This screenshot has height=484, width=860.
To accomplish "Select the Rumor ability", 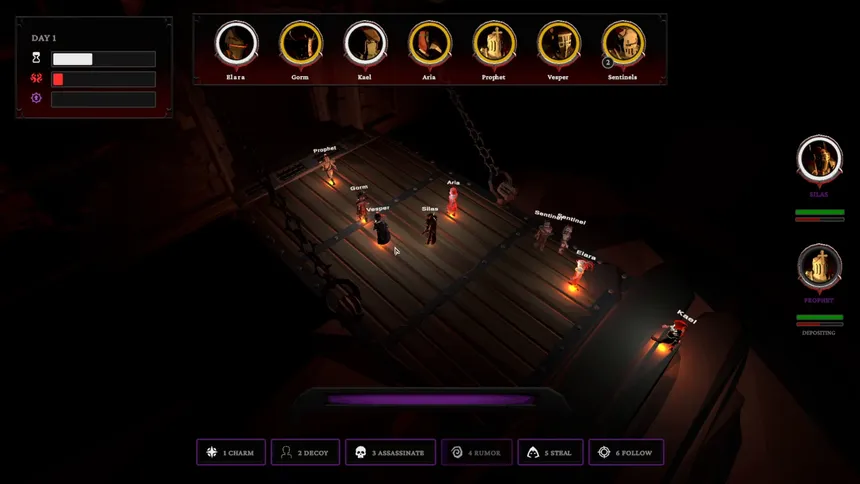I will (477, 453).
